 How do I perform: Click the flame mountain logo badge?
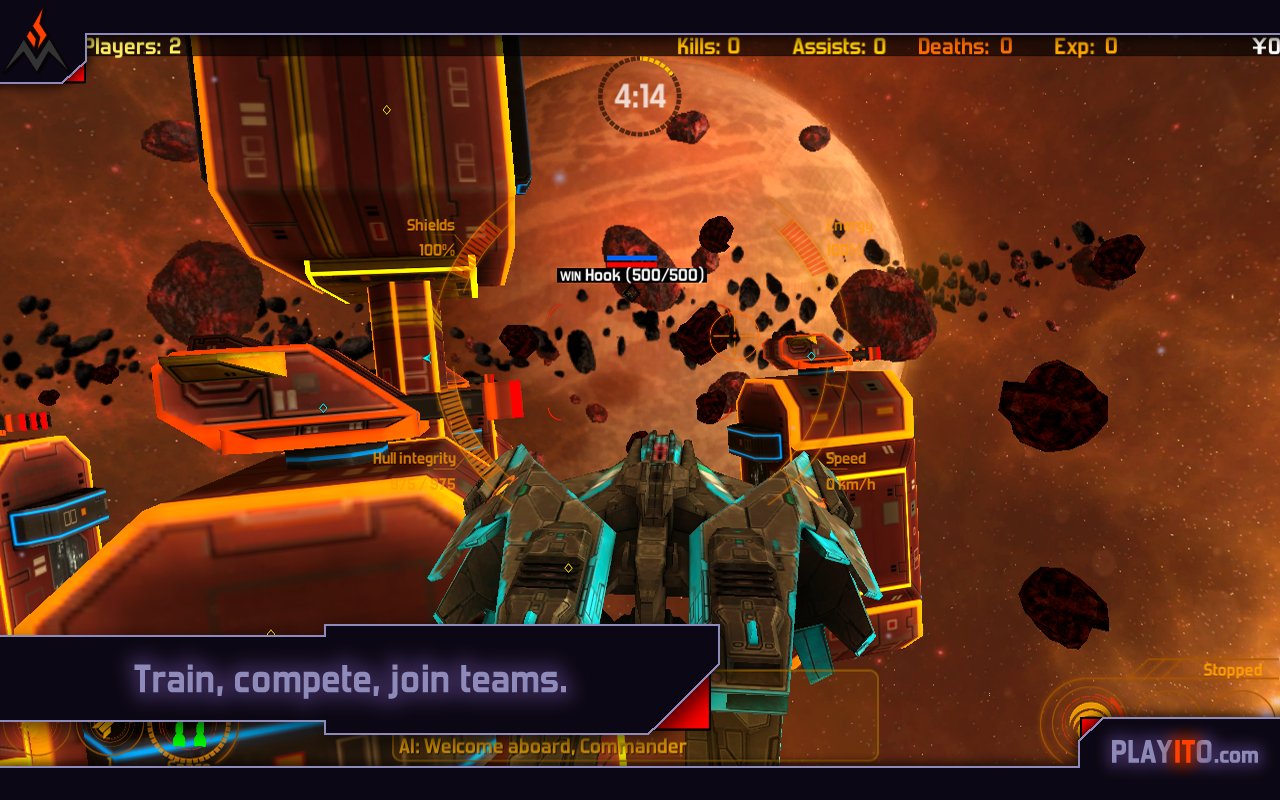point(36,44)
